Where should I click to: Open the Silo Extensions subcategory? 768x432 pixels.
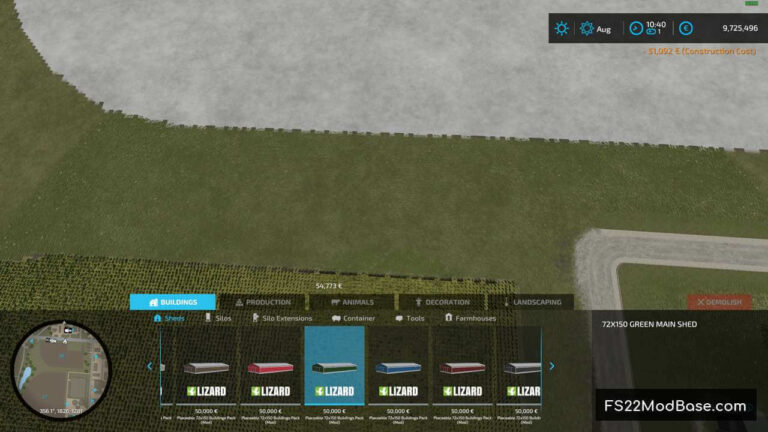pos(281,319)
